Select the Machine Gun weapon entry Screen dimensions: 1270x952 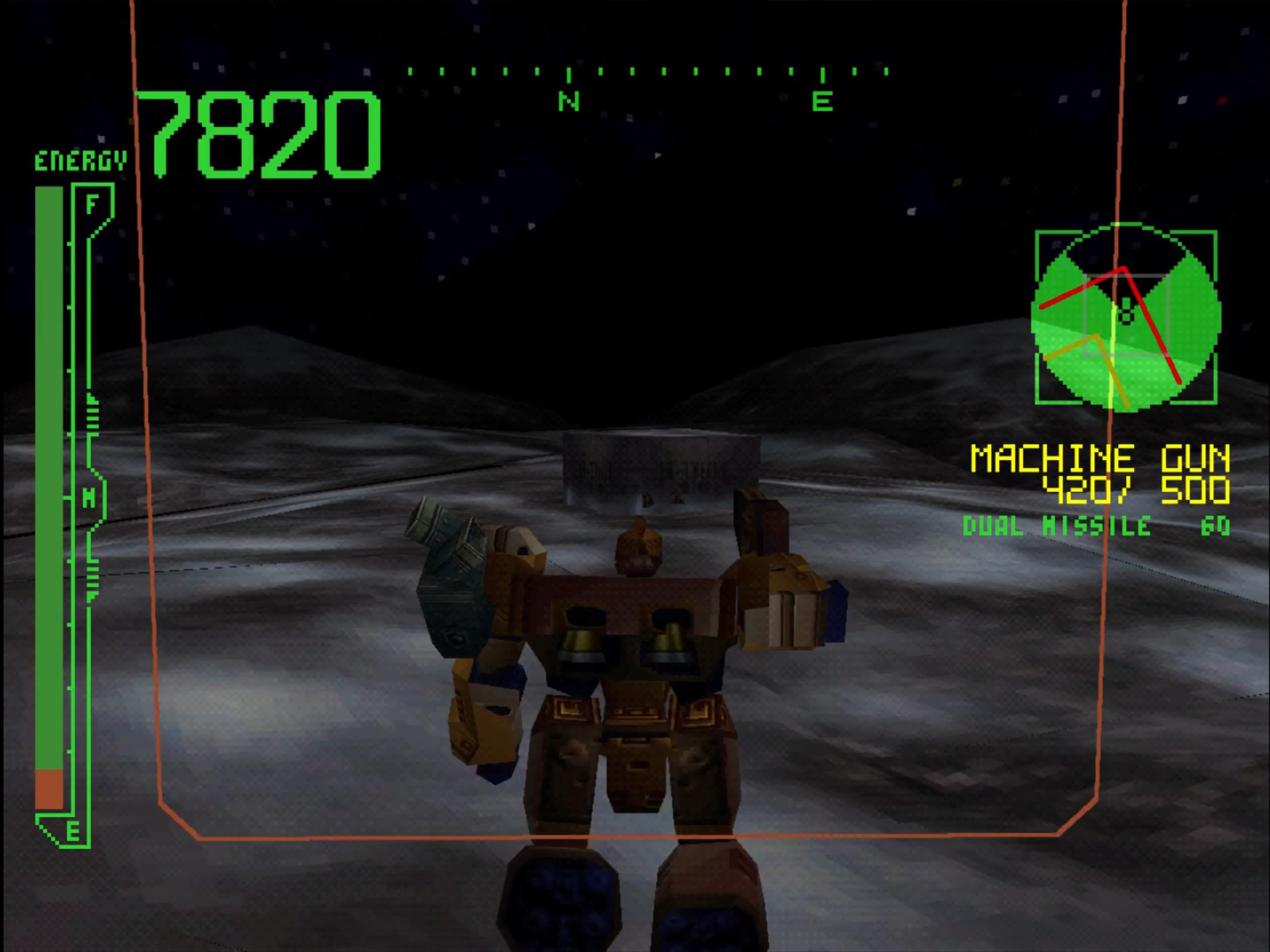click(1099, 459)
